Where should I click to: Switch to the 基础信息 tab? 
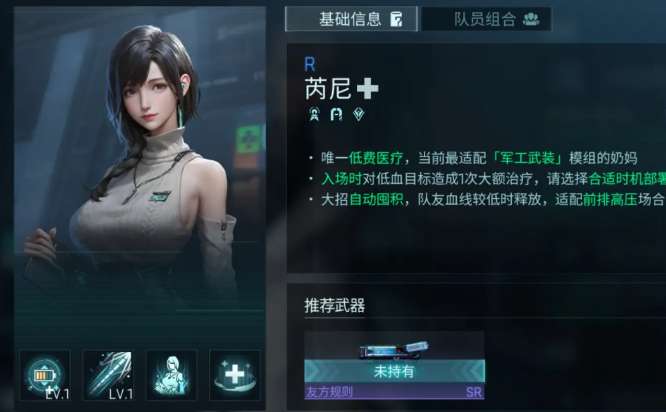point(348,19)
